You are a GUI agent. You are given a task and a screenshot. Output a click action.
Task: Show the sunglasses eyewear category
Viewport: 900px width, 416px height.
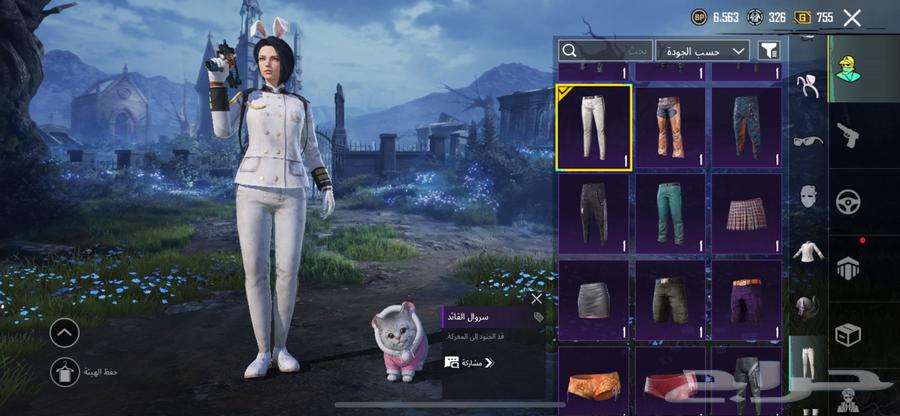806,140
